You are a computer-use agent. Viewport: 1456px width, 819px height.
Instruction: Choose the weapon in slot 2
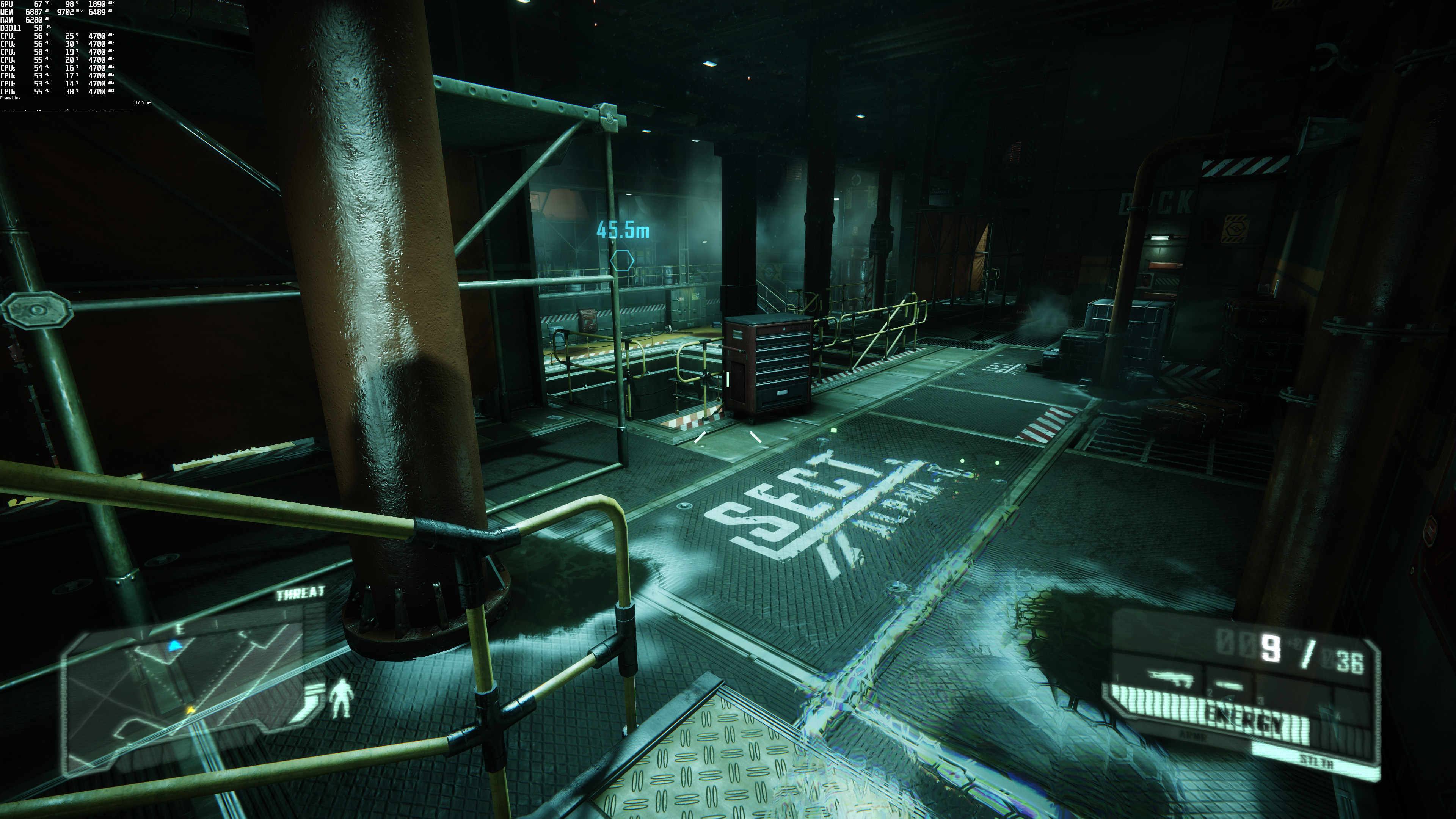click(1228, 686)
